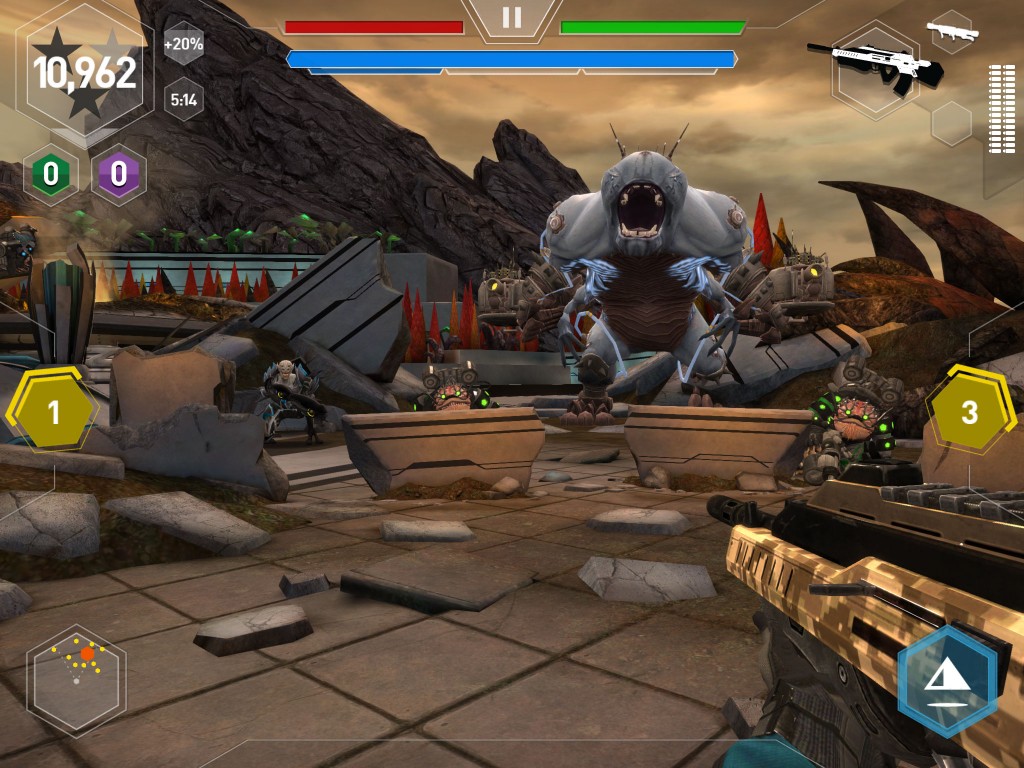Activate the yellow hexagon ability numbered 3

point(968,411)
